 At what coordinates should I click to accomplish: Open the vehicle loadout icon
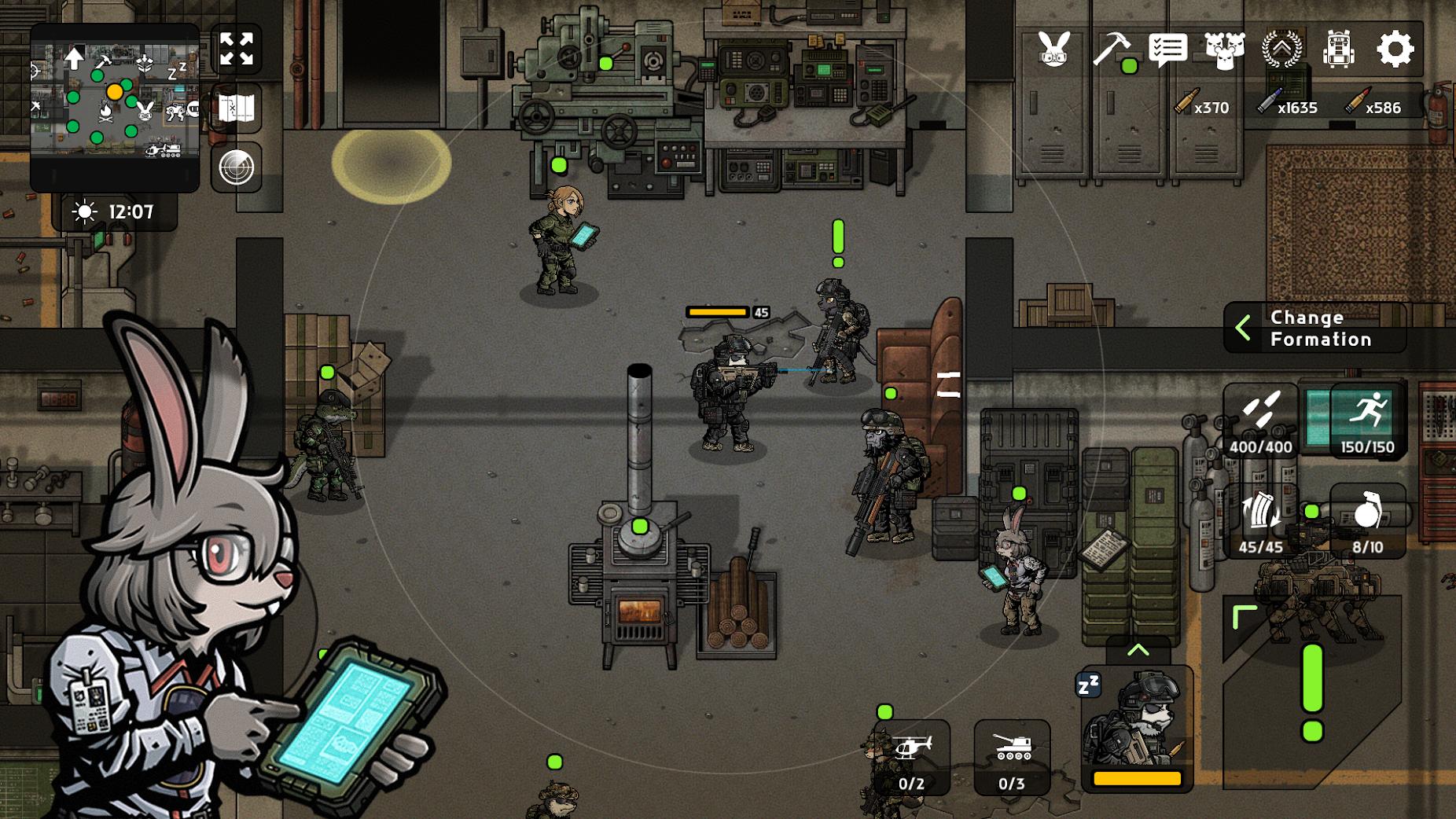point(1339,50)
